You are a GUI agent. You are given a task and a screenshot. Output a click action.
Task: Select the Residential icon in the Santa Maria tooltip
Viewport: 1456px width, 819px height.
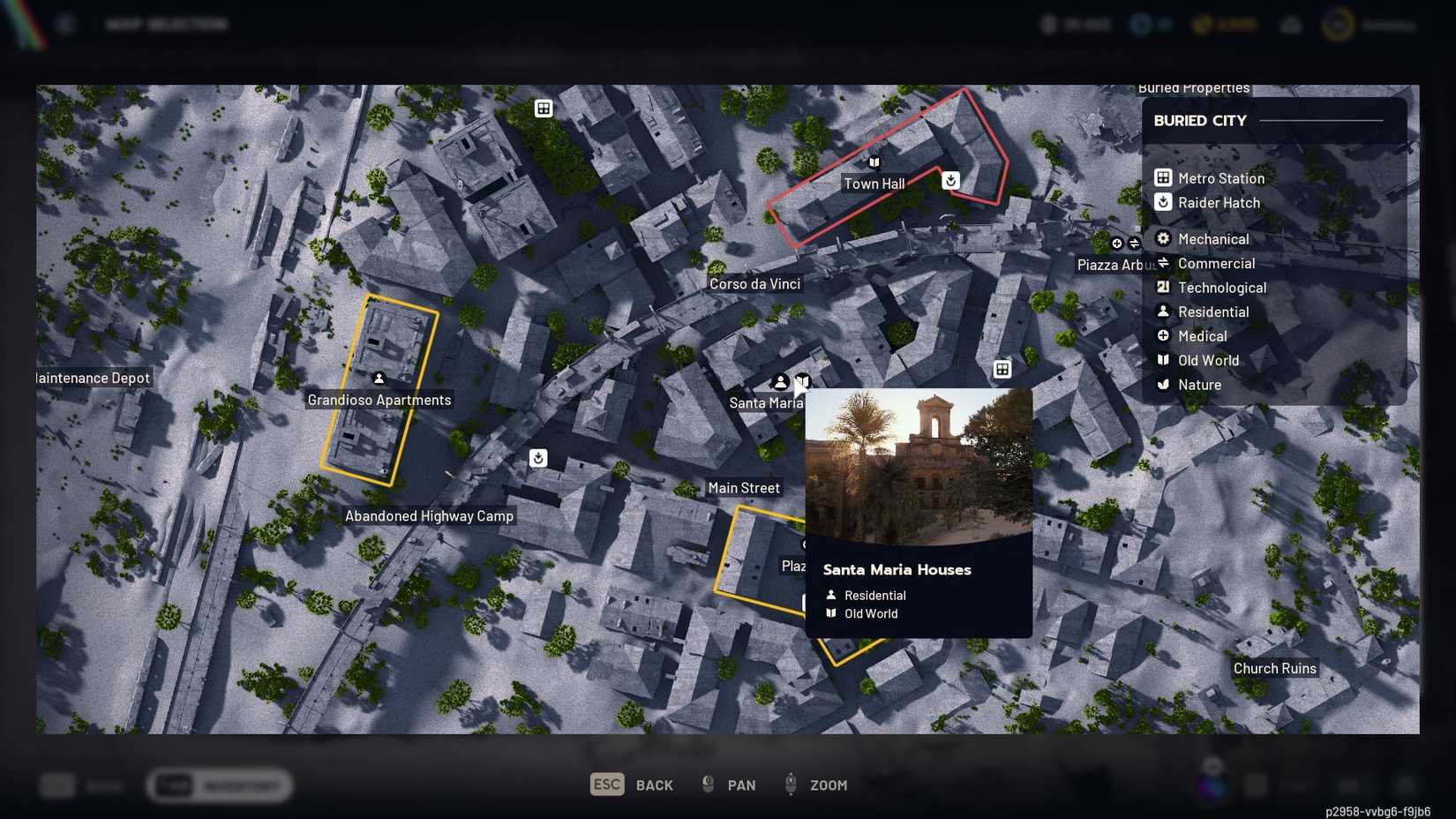830,595
